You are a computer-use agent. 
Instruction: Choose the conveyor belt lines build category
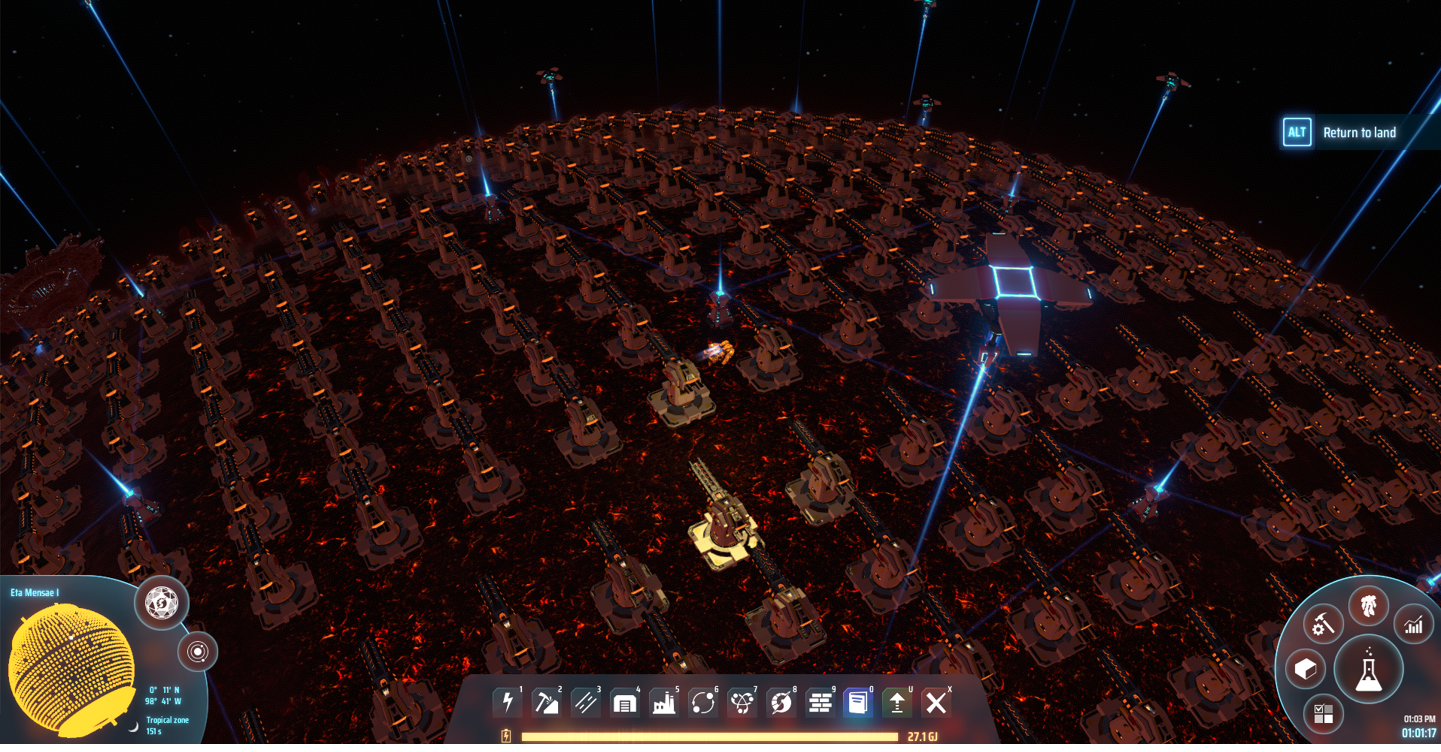[585, 703]
